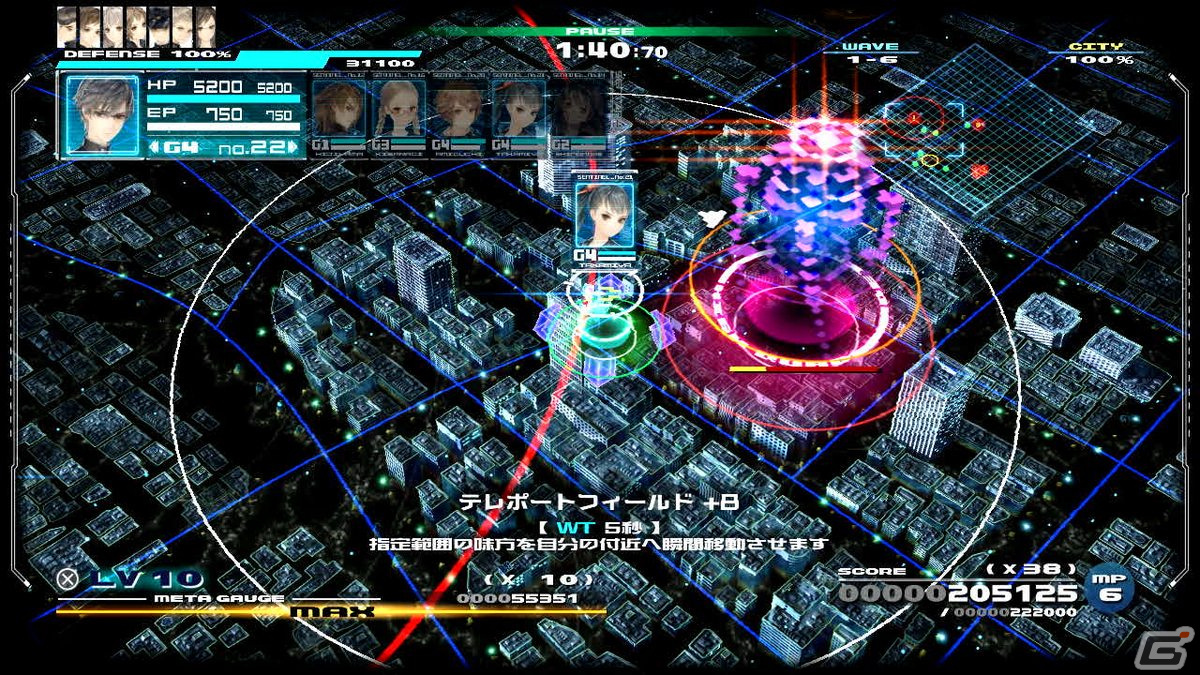Image resolution: width=1200 pixels, height=675 pixels.
Task: Pick the dimmed G2 squad member portrait
Action: [580, 108]
